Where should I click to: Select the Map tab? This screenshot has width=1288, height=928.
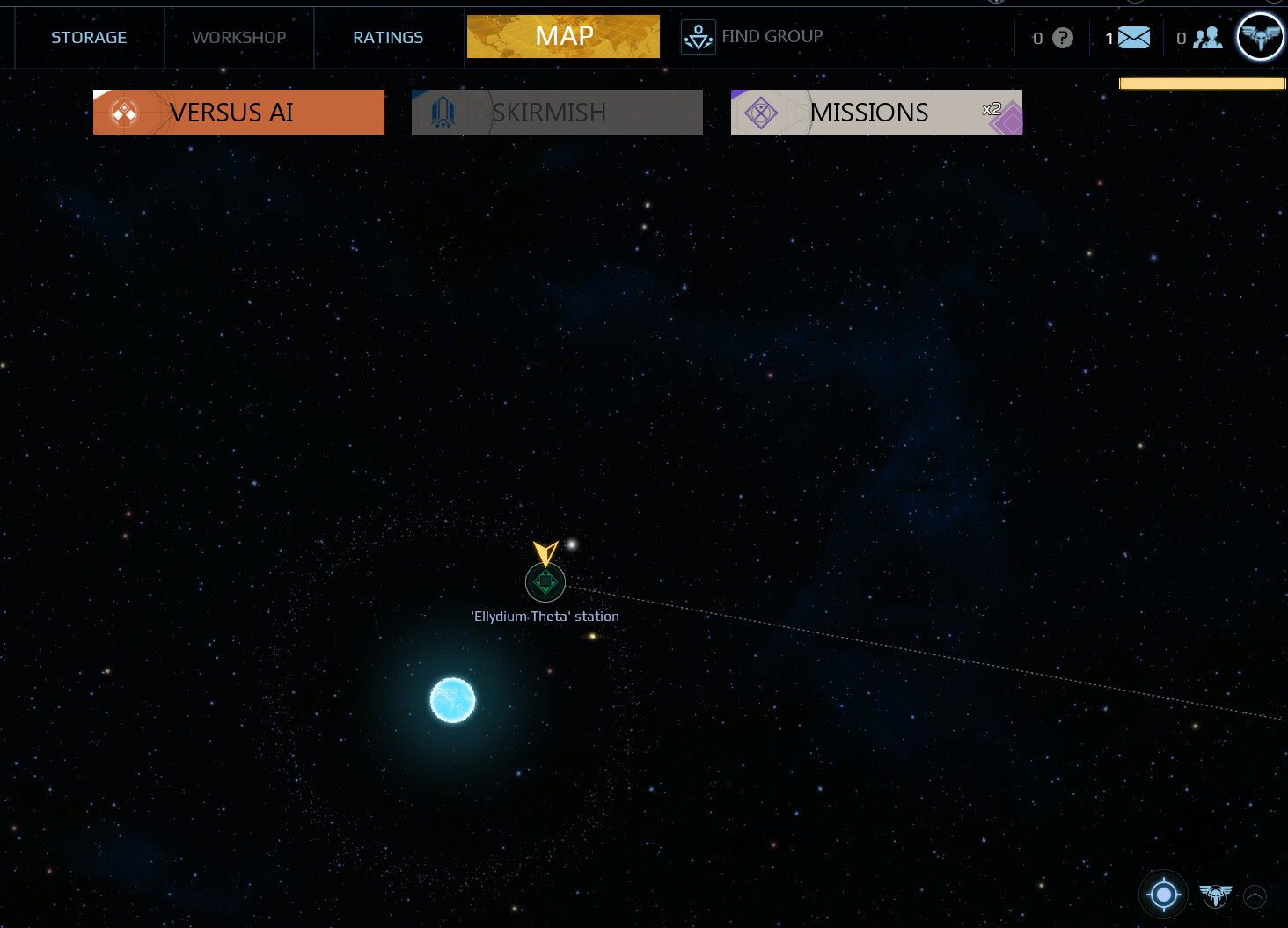[563, 37]
